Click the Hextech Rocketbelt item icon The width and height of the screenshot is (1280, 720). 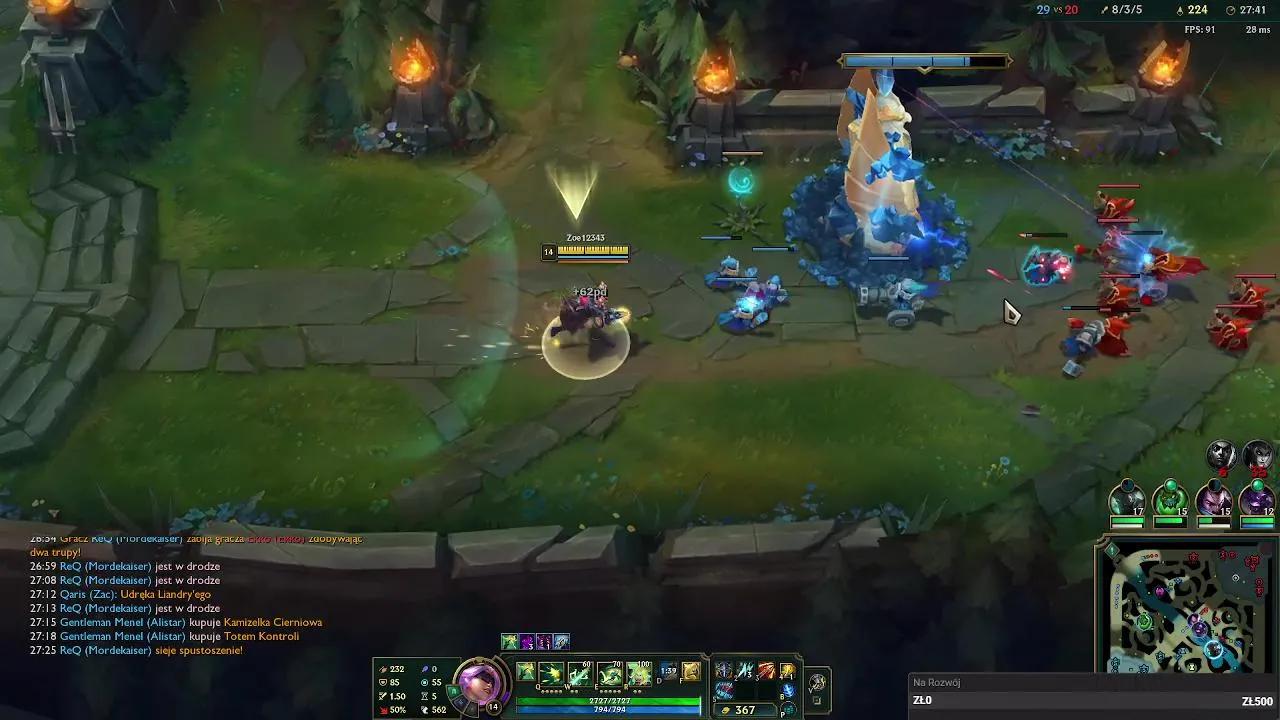click(766, 668)
